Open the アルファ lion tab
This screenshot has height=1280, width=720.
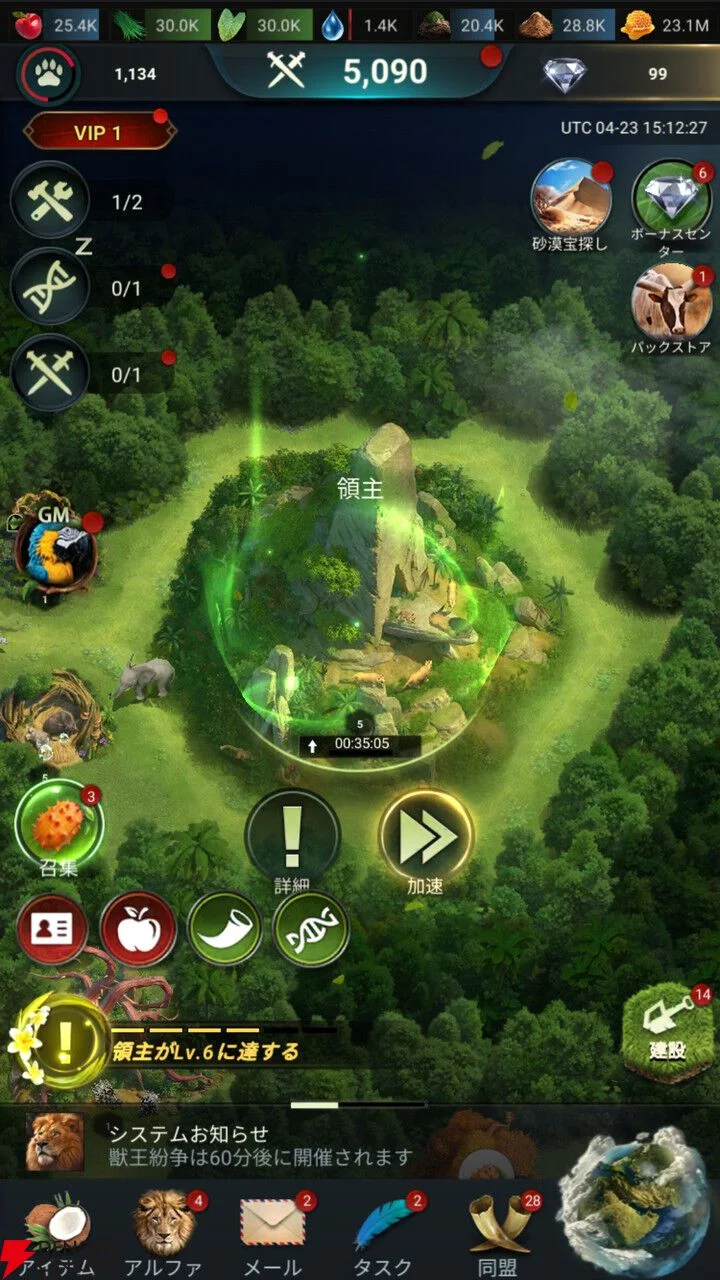pos(164,1230)
